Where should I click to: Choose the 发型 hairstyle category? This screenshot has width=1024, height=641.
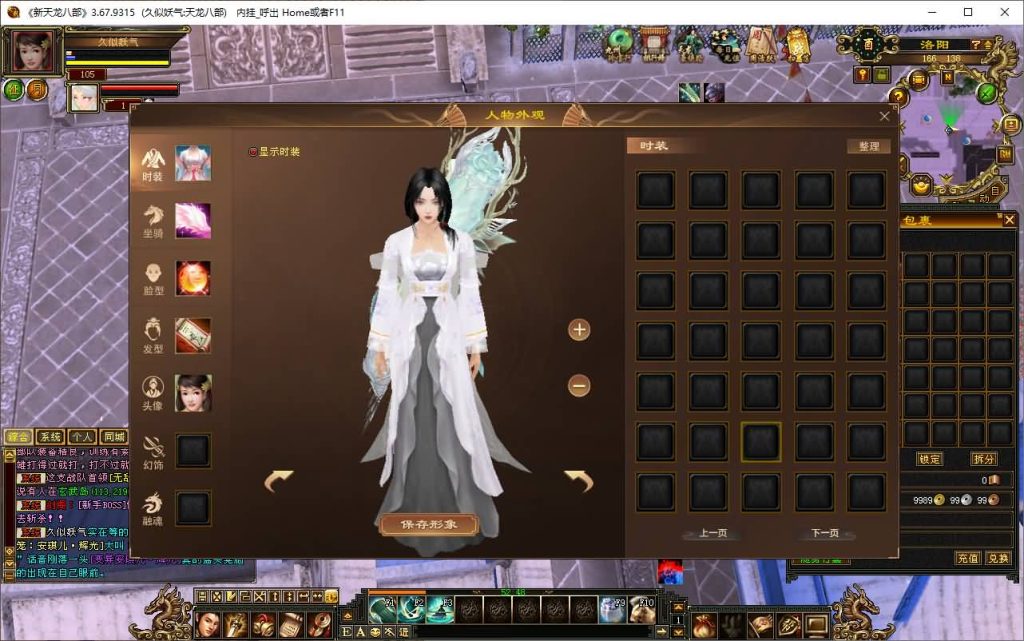click(x=153, y=335)
